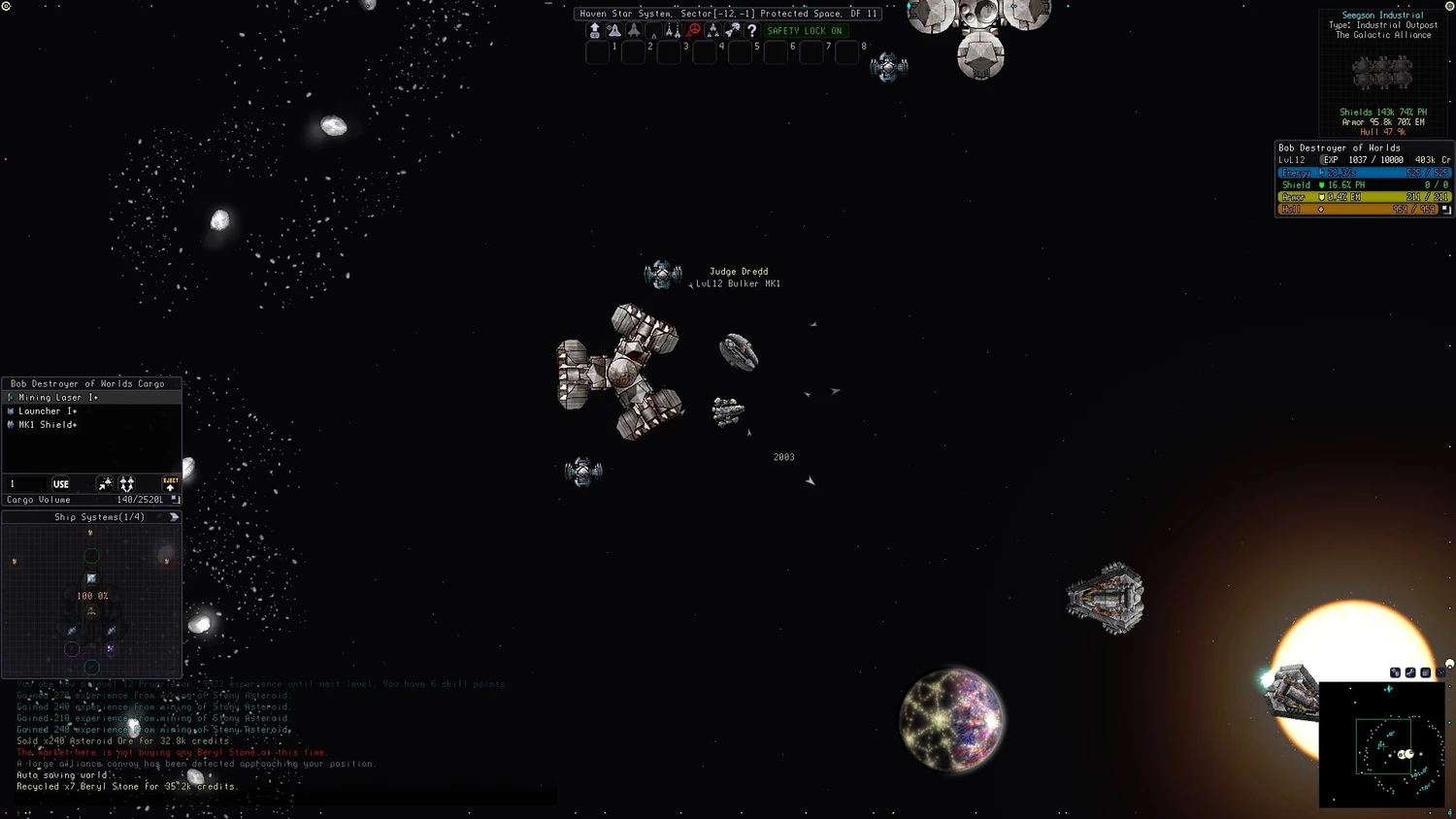
Task: Advance Ship Systems page with arrow
Action: pos(174,517)
